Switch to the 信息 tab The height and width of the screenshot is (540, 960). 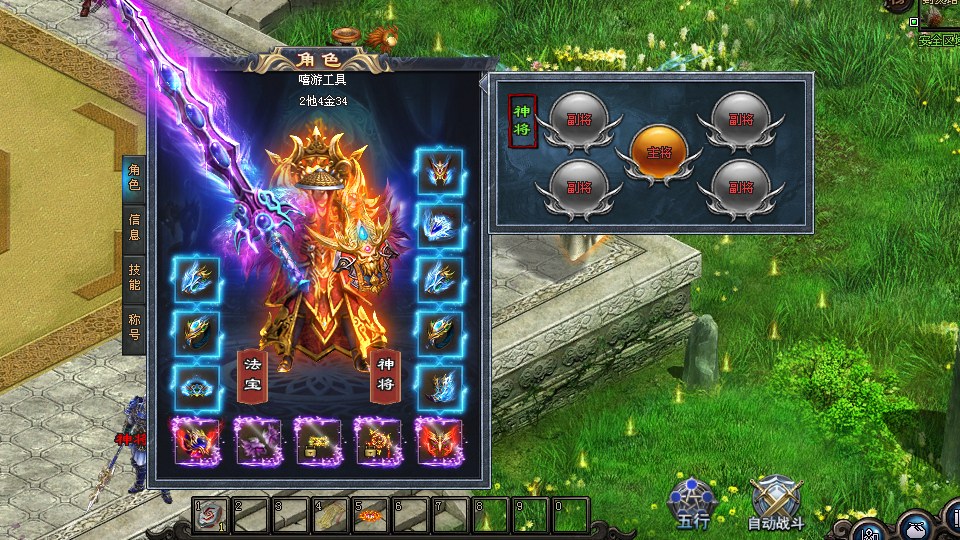[x=134, y=227]
